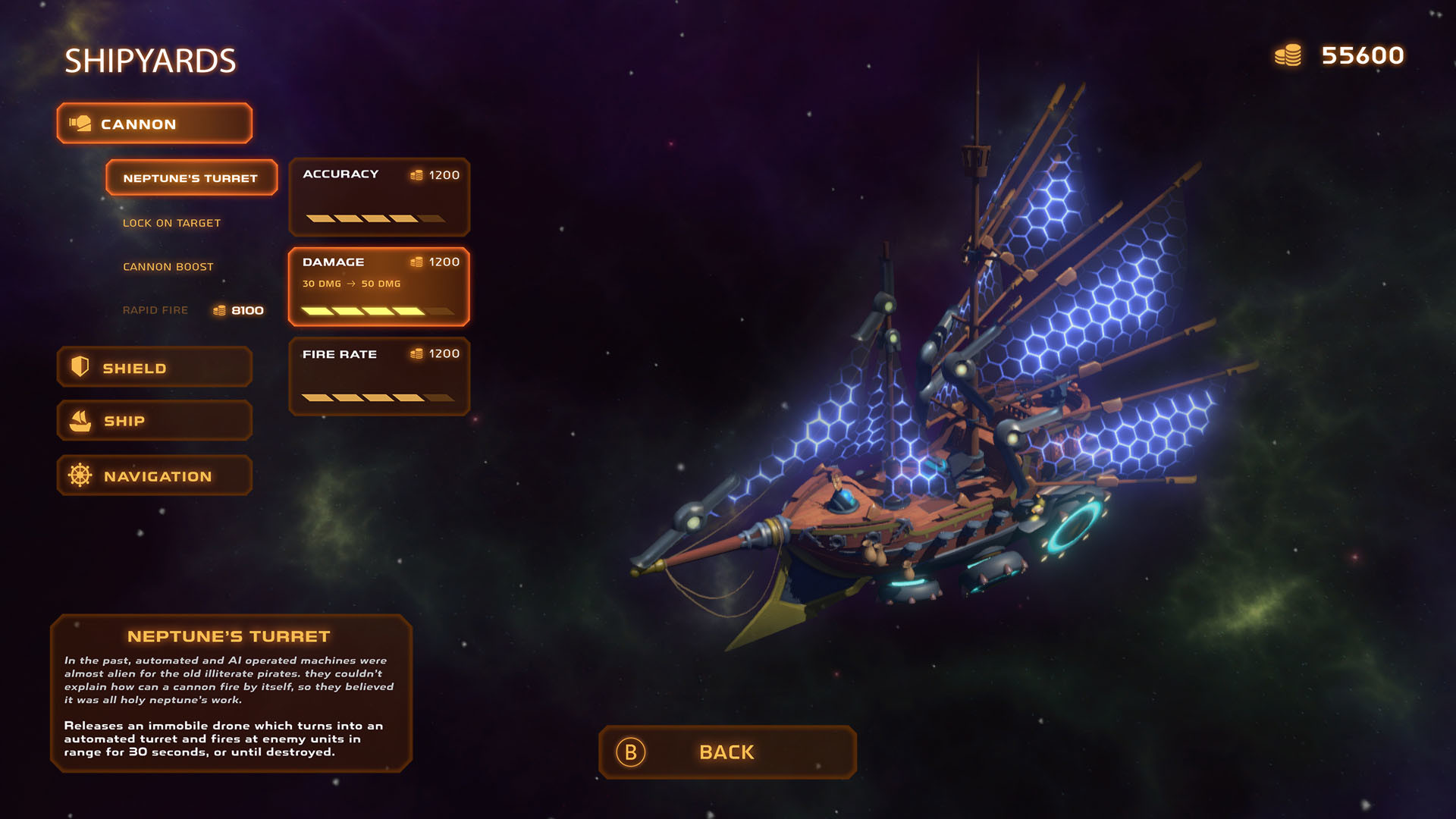
Task: Purchase the Damage upgrade for 1200
Action: (x=379, y=287)
